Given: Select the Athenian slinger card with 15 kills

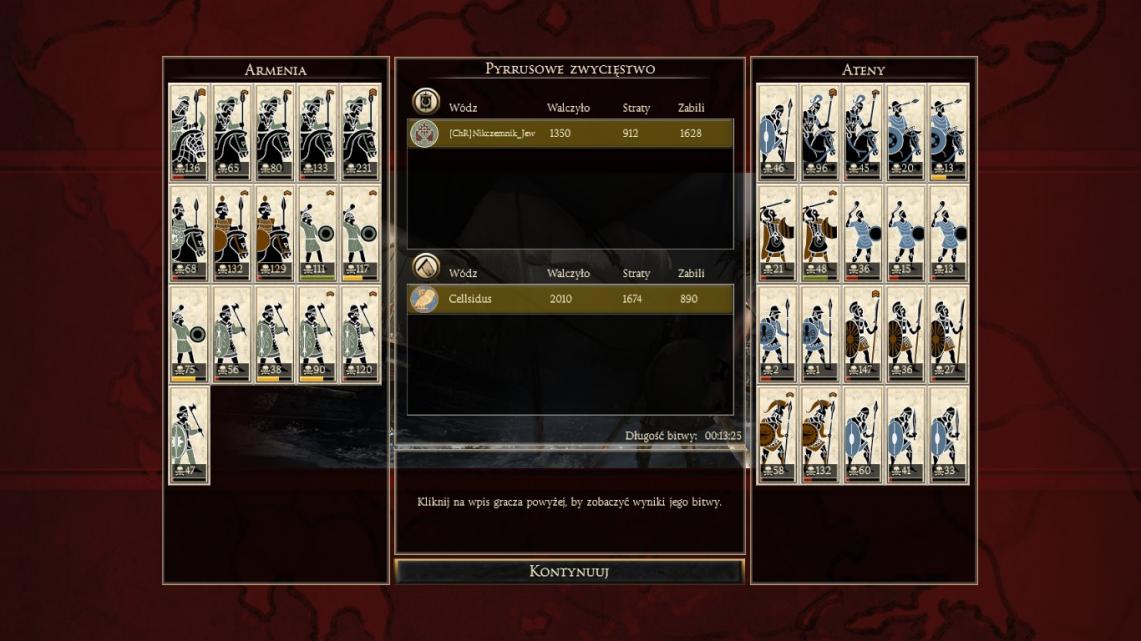Looking at the screenshot, I should coord(906,233).
